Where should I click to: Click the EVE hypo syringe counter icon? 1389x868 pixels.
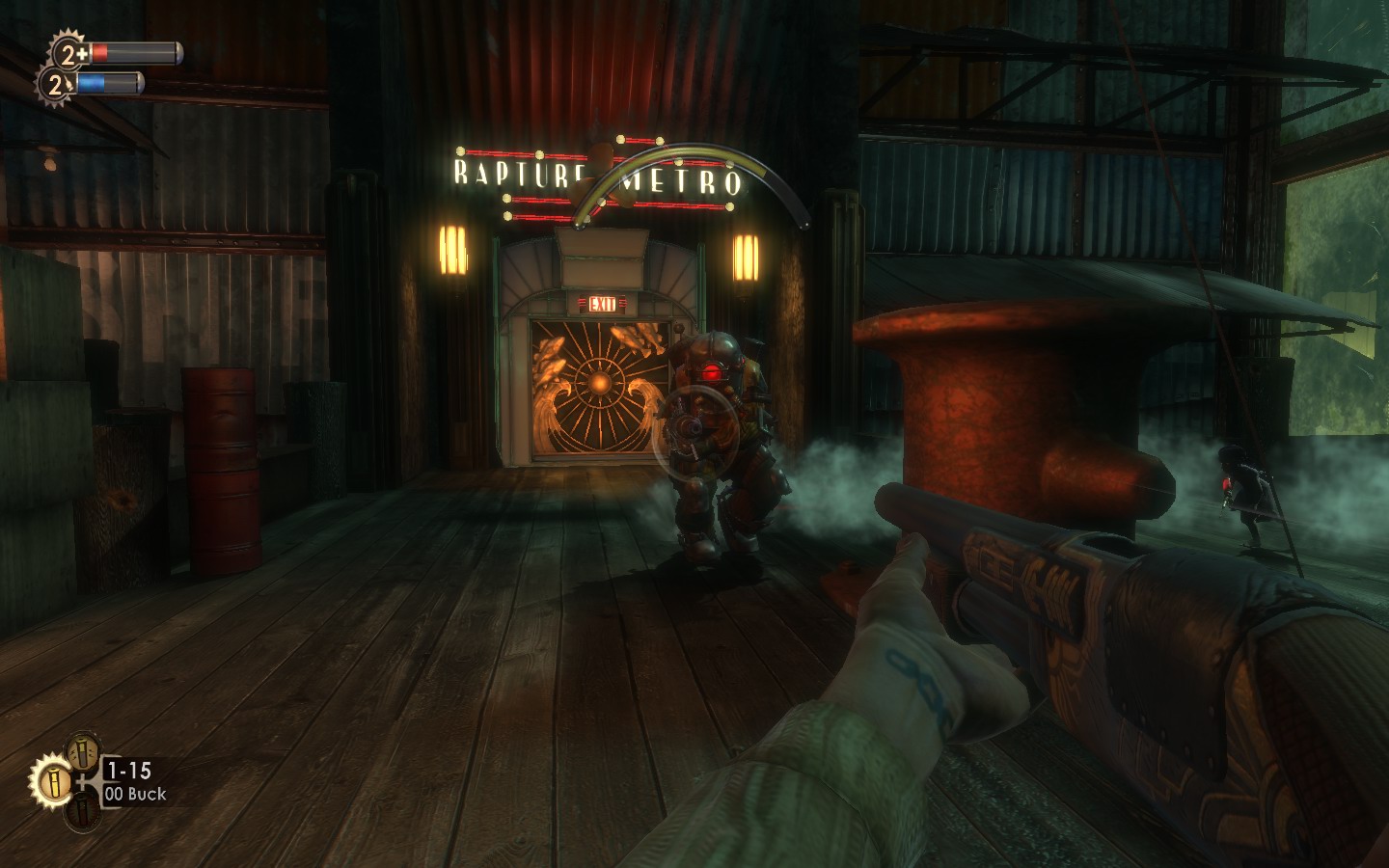[x=57, y=85]
